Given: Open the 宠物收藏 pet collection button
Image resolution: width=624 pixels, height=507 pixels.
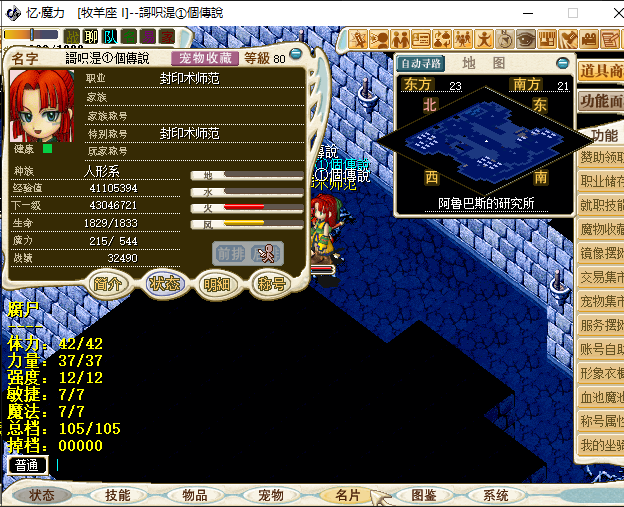Looking at the screenshot, I should tap(205, 58).
